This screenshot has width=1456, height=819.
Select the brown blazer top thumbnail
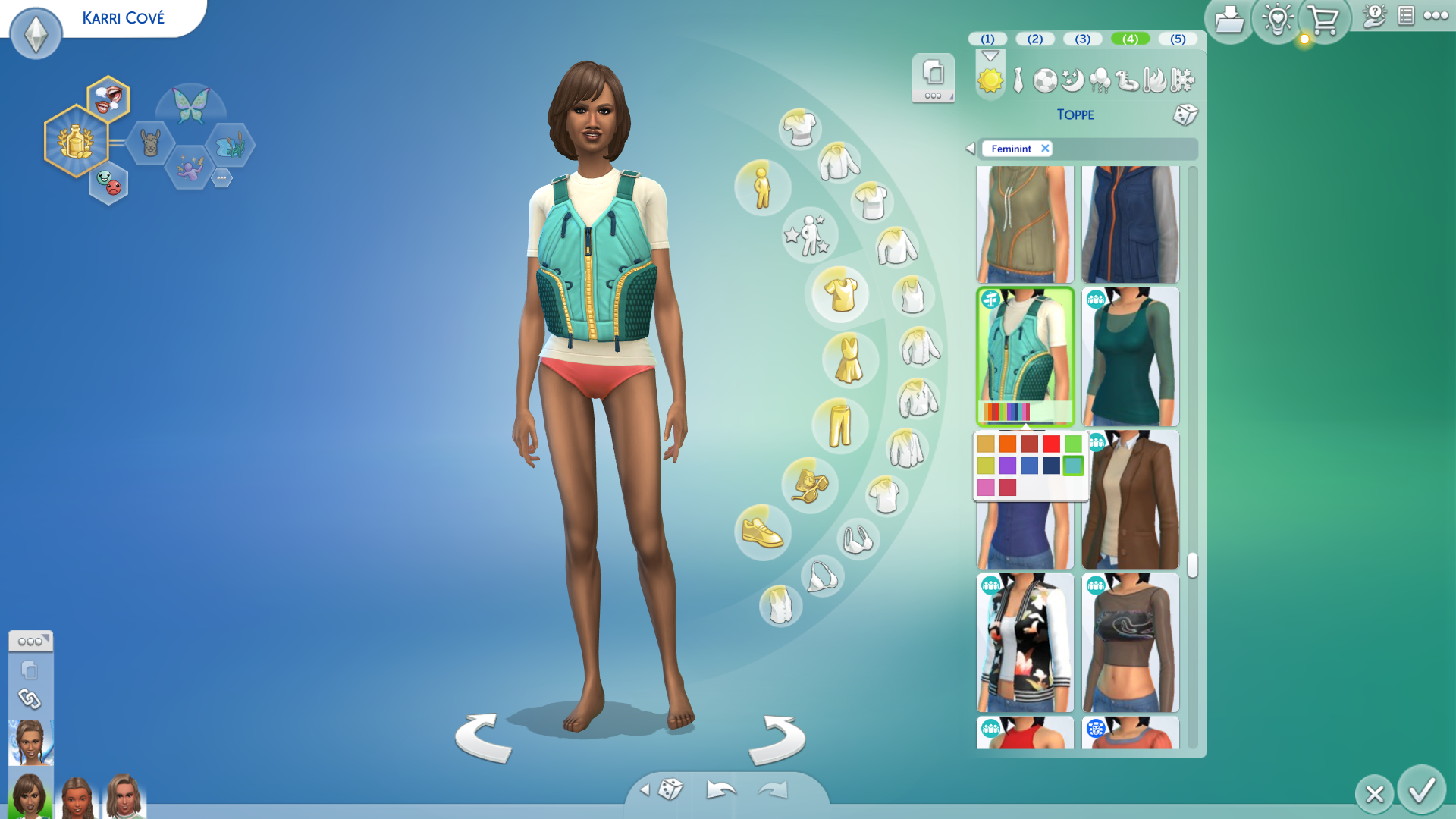(1130, 500)
